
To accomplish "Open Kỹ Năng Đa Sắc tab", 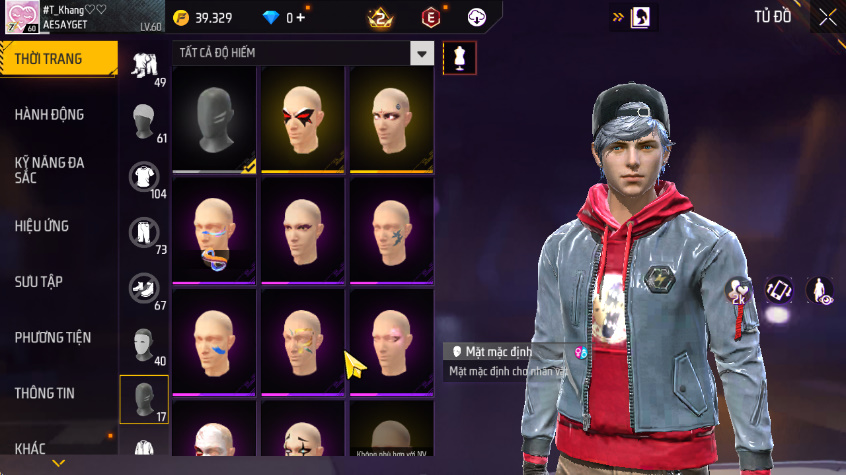I will point(50,169).
